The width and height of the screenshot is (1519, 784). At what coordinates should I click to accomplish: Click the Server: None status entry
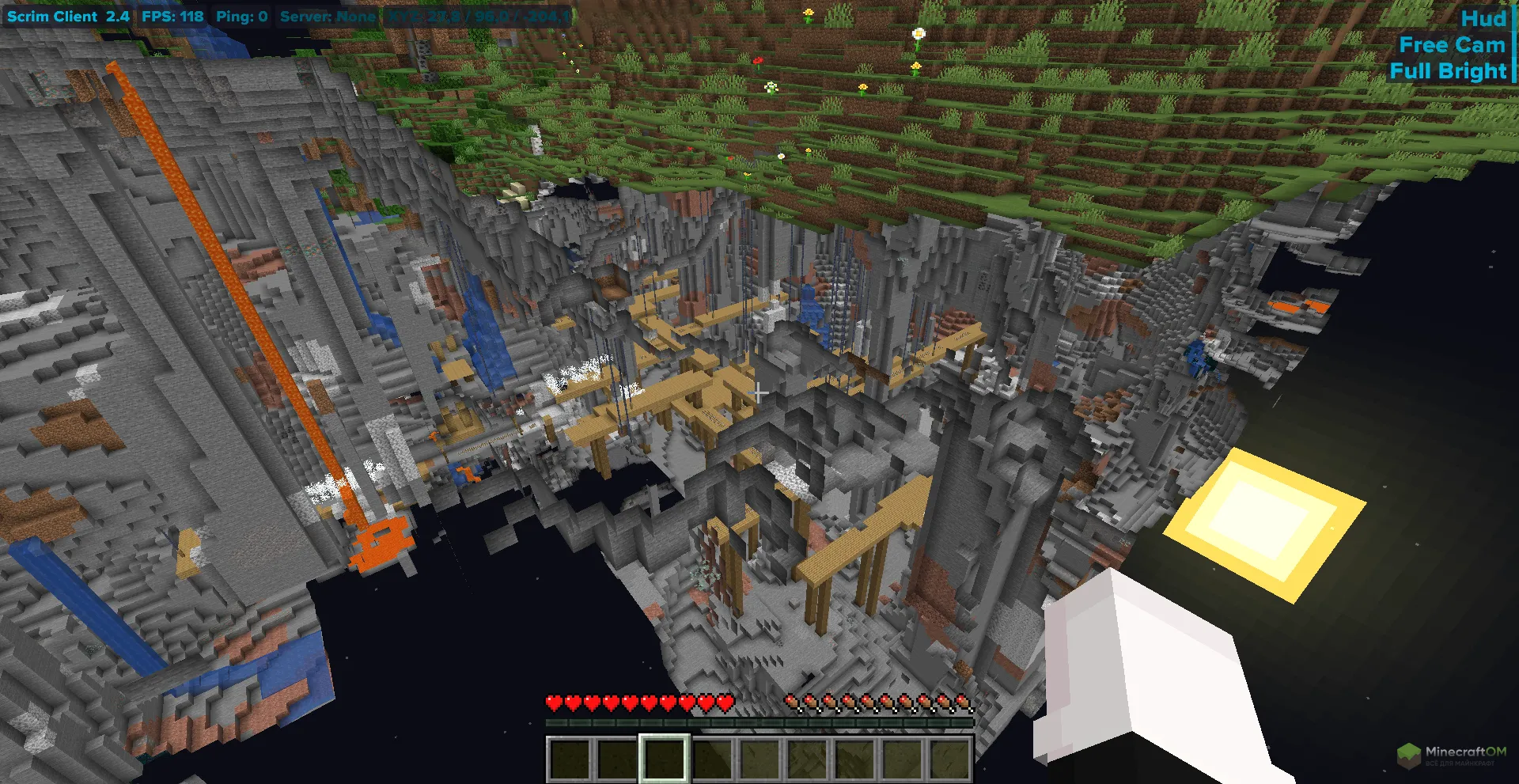click(x=327, y=16)
